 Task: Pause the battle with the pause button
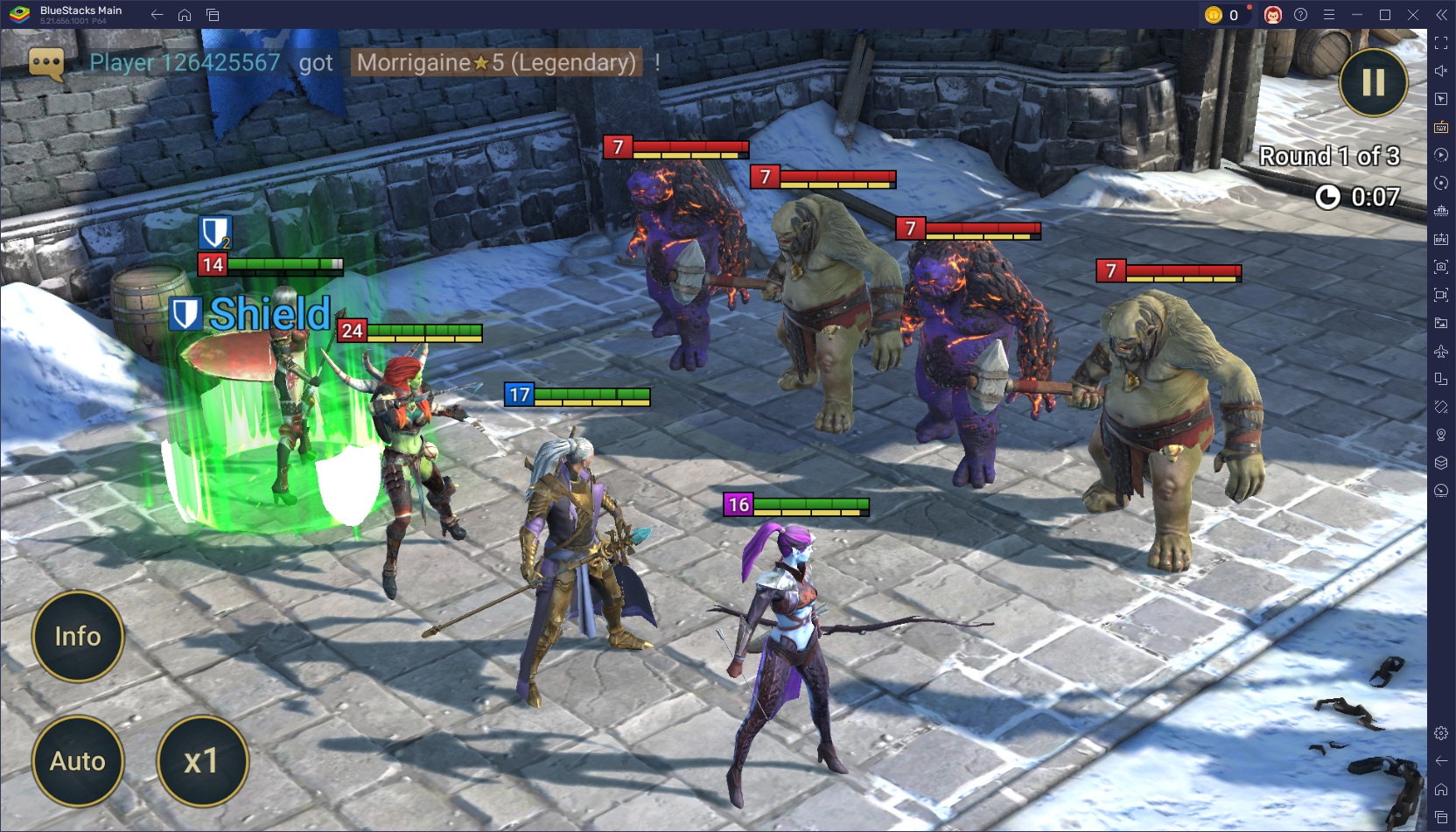(x=1372, y=82)
